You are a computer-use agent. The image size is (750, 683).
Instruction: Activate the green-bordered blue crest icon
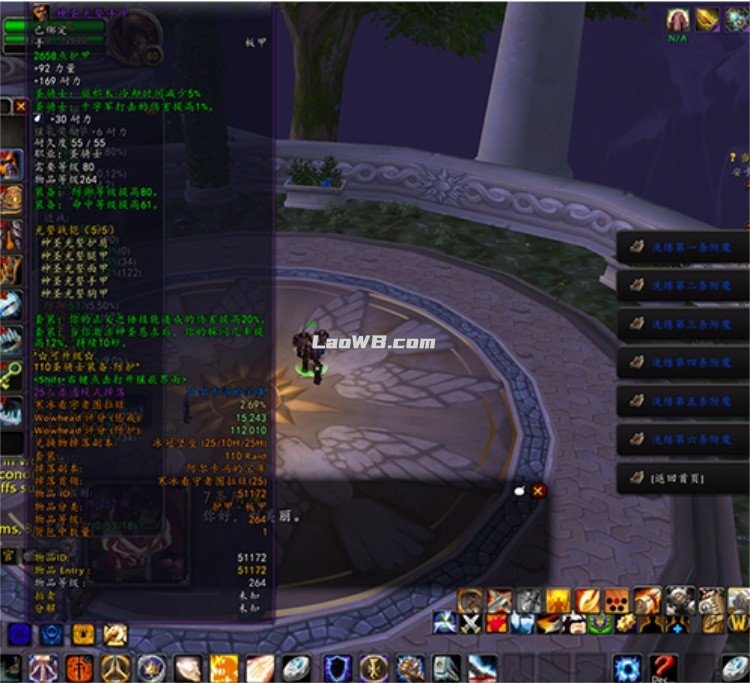click(601, 623)
